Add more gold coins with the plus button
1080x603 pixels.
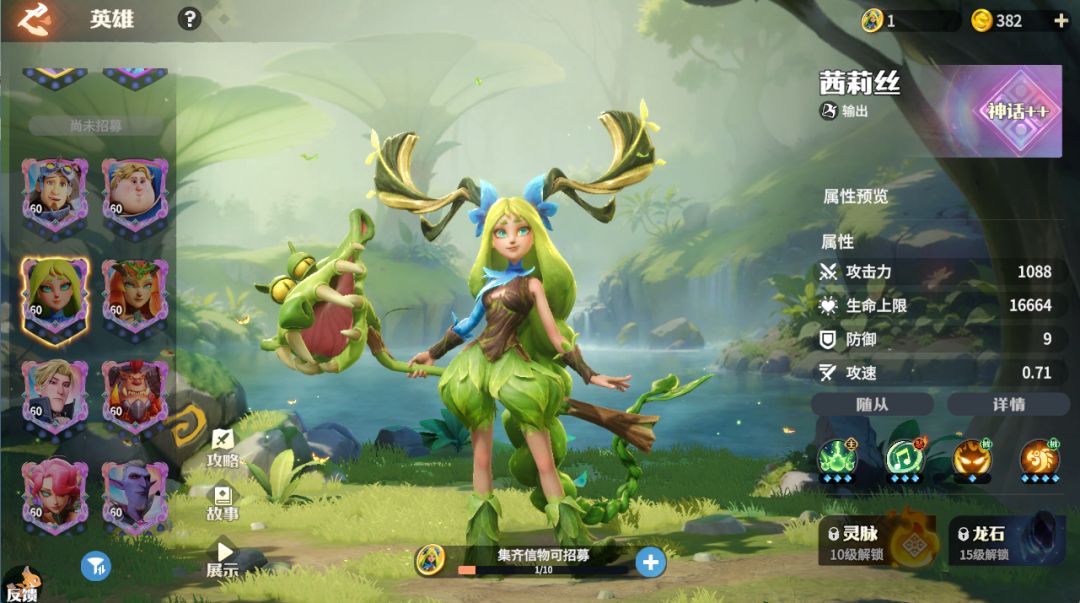pos(1060,20)
